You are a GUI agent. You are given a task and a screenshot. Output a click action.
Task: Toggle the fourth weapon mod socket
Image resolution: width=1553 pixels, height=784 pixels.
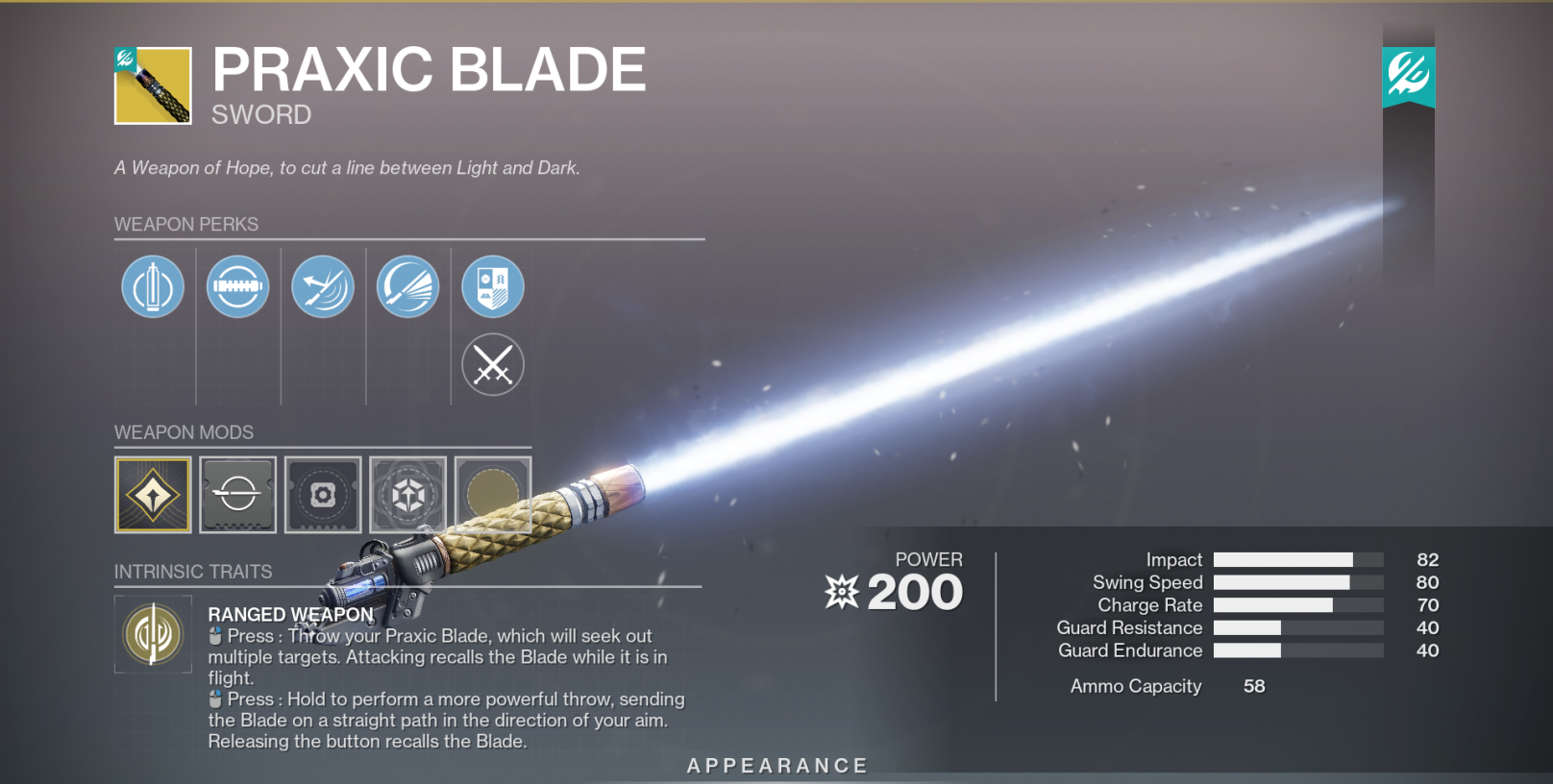click(x=407, y=494)
